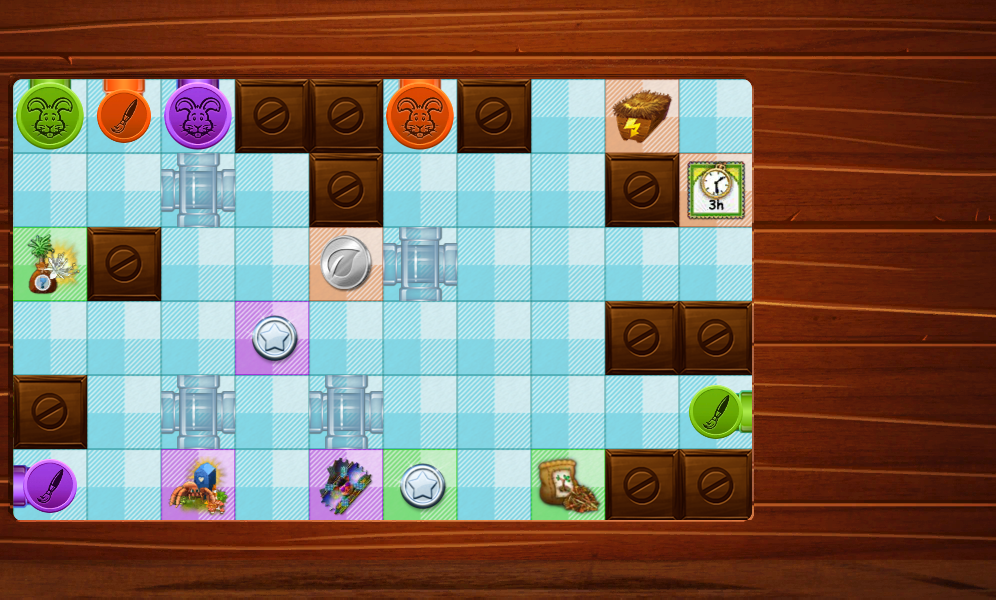Pick the orange paintbrush token
996x600 pixels.
pos(124,116)
